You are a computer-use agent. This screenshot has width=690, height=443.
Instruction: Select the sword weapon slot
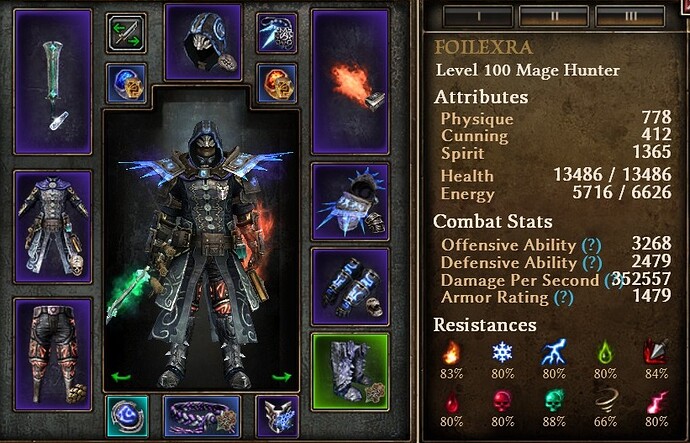tap(53, 83)
